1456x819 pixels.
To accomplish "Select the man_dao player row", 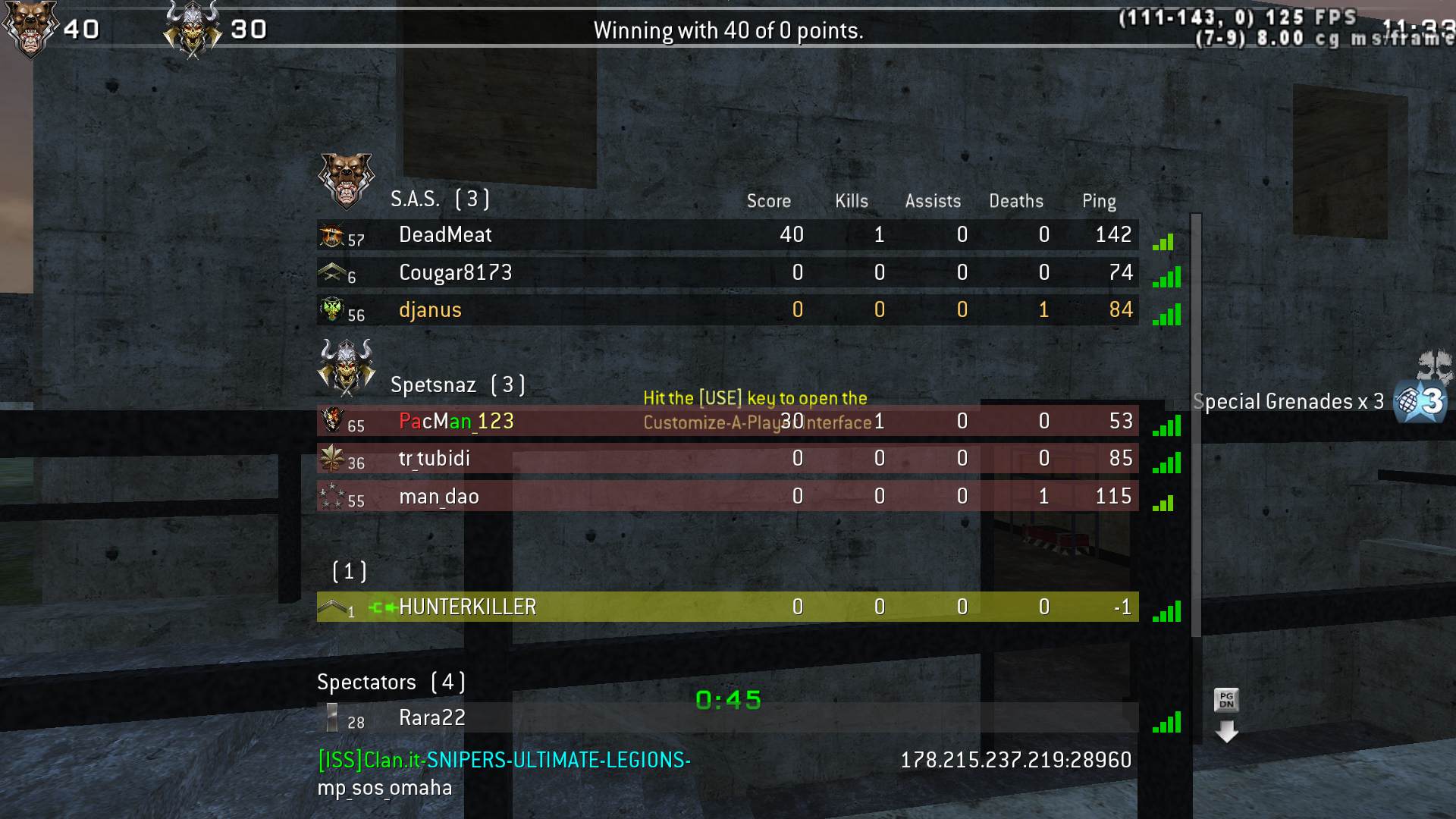I will point(726,496).
